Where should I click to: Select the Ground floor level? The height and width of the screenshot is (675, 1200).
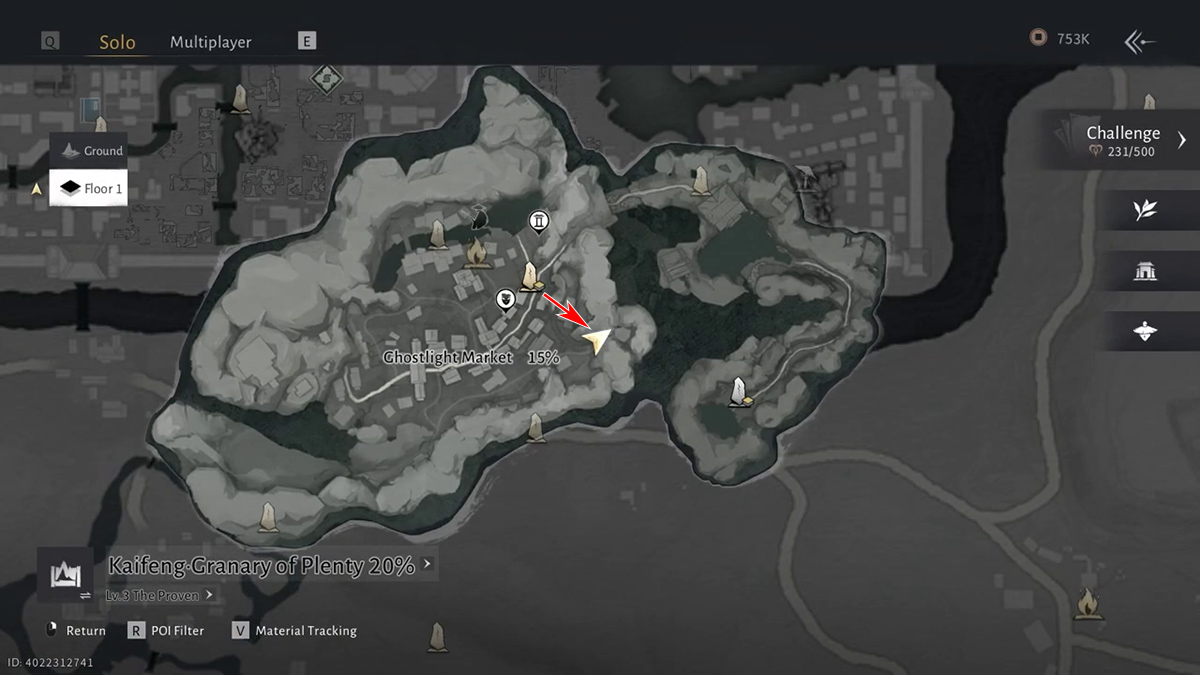point(90,151)
